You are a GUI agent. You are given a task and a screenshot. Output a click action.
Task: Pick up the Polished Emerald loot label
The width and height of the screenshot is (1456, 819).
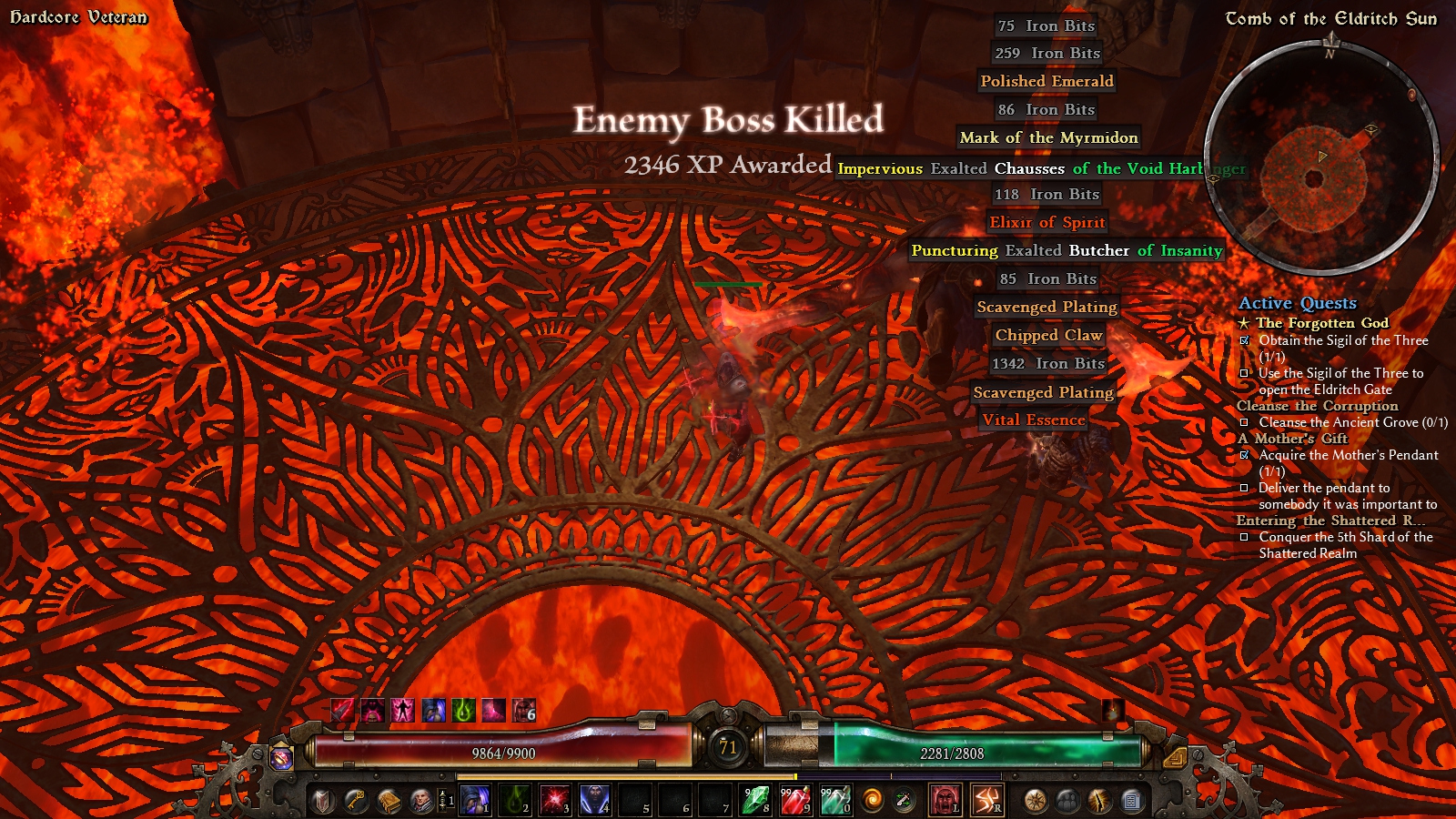click(x=1046, y=81)
